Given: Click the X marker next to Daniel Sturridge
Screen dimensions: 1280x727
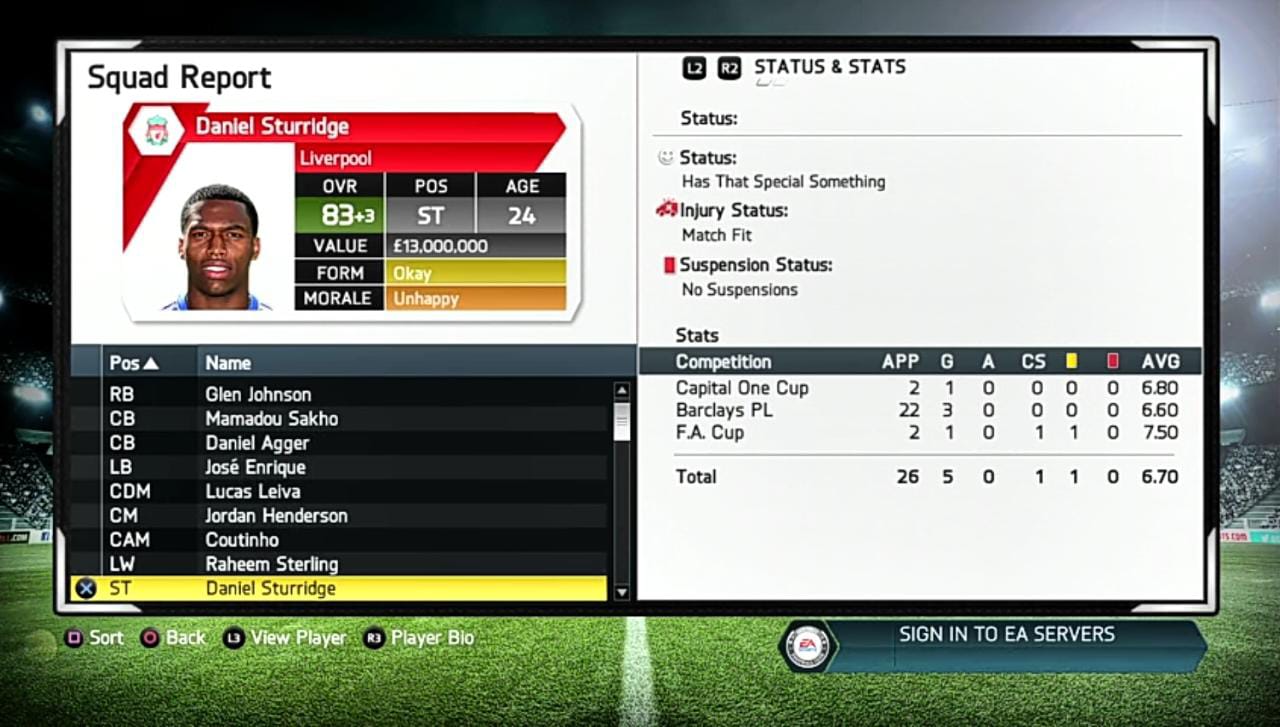Looking at the screenshot, I should click(x=85, y=588).
